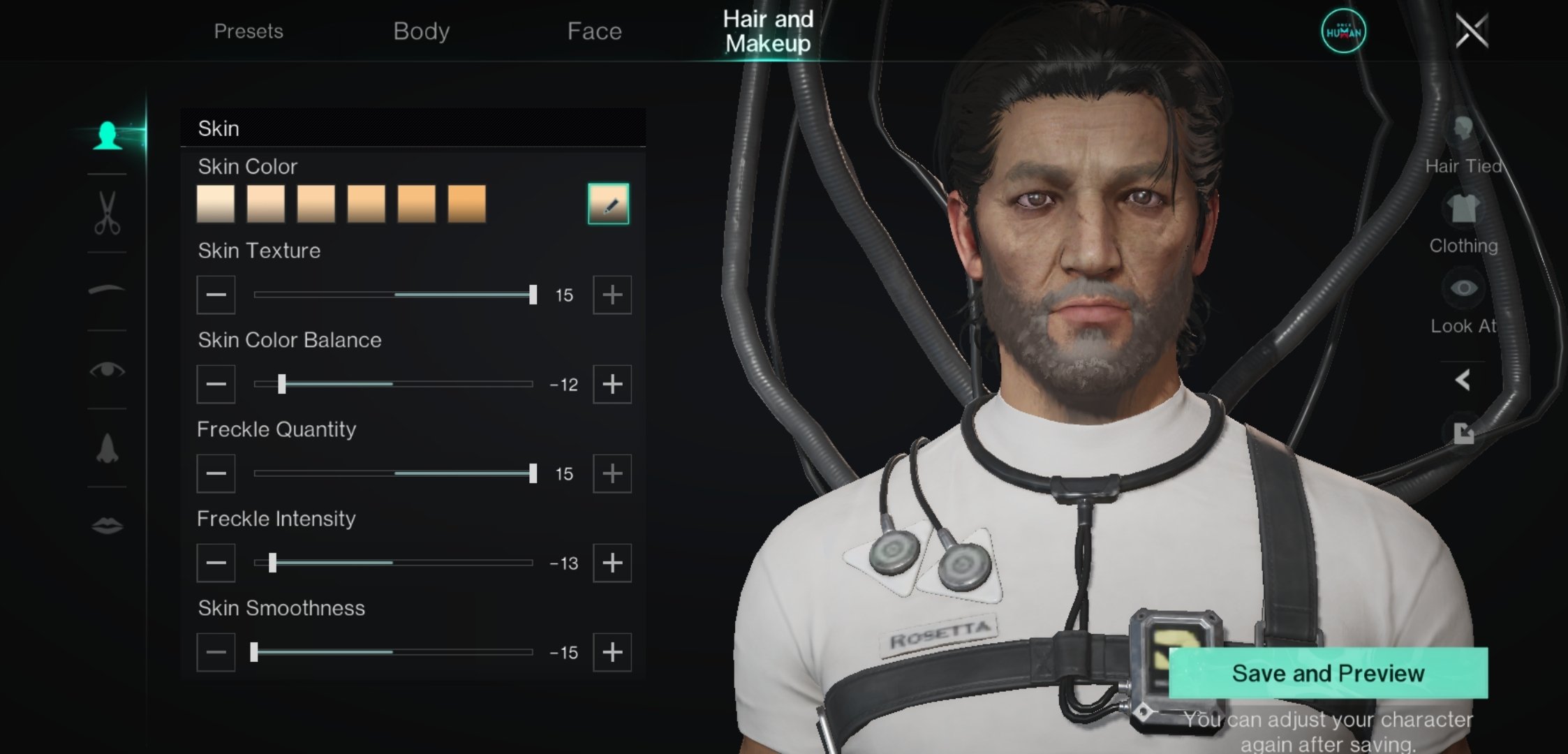Close the character editor with the X
The image size is (1568, 754).
point(1472,31)
